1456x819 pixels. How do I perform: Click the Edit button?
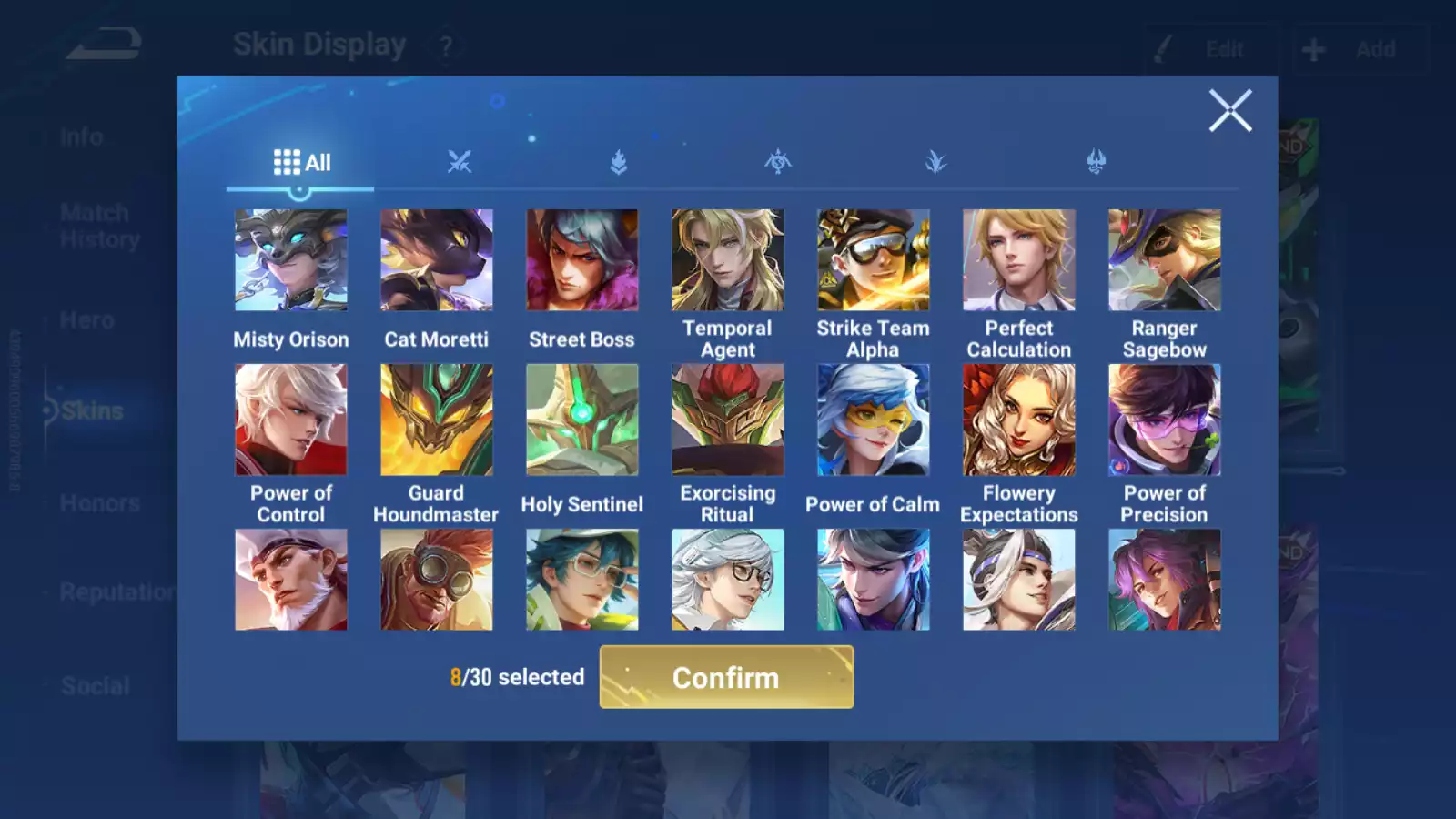click(x=1210, y=49)
